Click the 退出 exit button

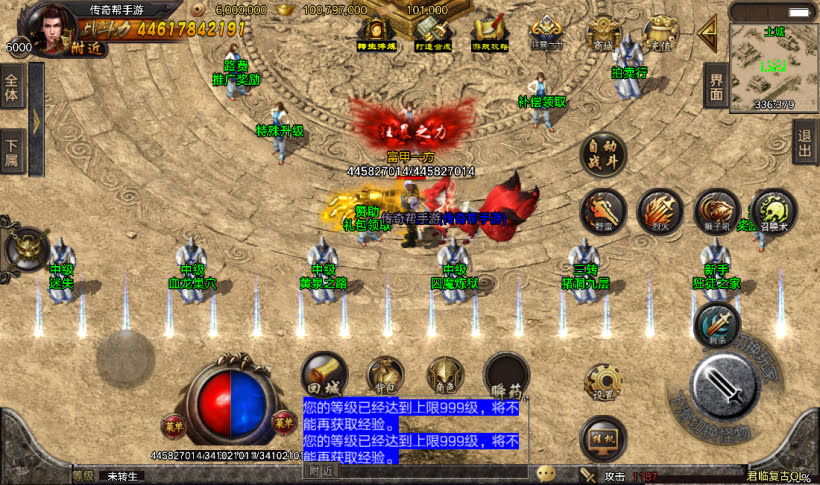click(x=805, y=144)
